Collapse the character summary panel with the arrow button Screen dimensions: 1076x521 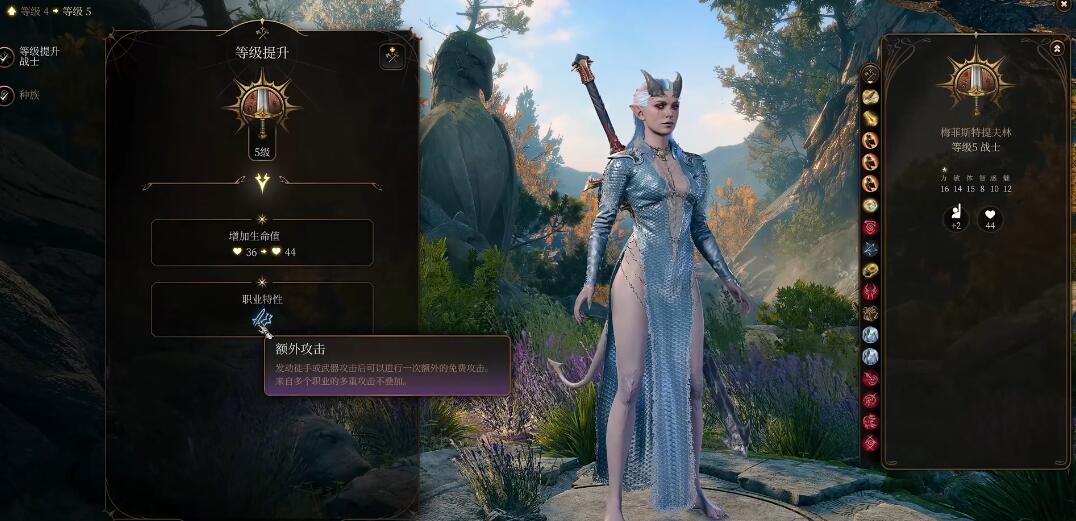click(x=1056, y=47)
